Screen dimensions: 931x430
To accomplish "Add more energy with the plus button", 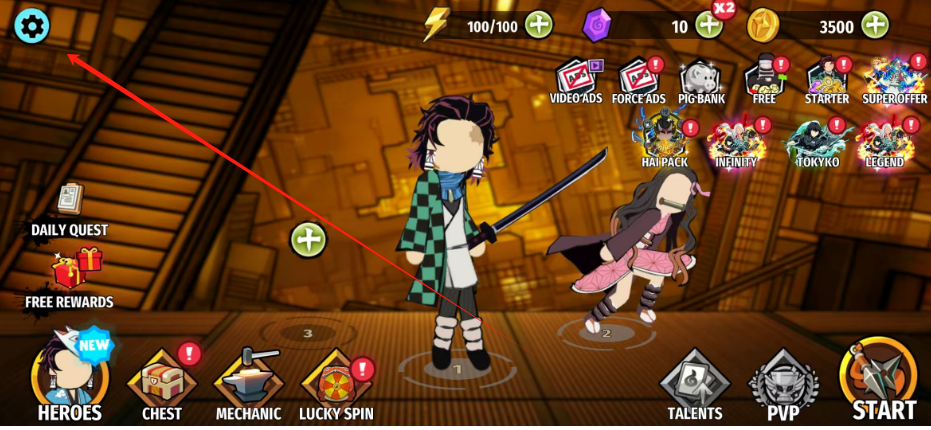I will (539, 25).
